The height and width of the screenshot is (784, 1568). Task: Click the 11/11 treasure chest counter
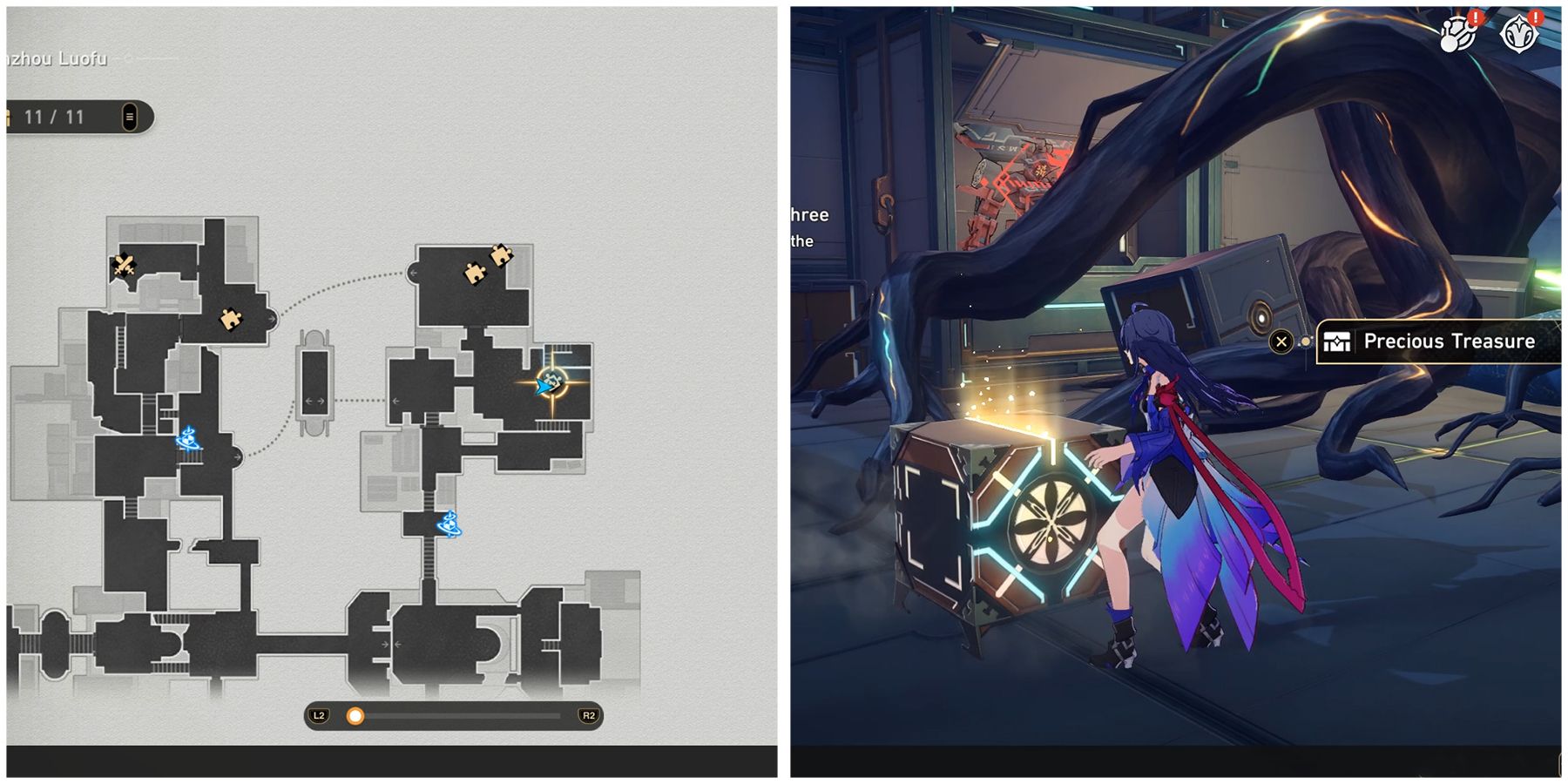pyautogui.click(x=52, y=116)
